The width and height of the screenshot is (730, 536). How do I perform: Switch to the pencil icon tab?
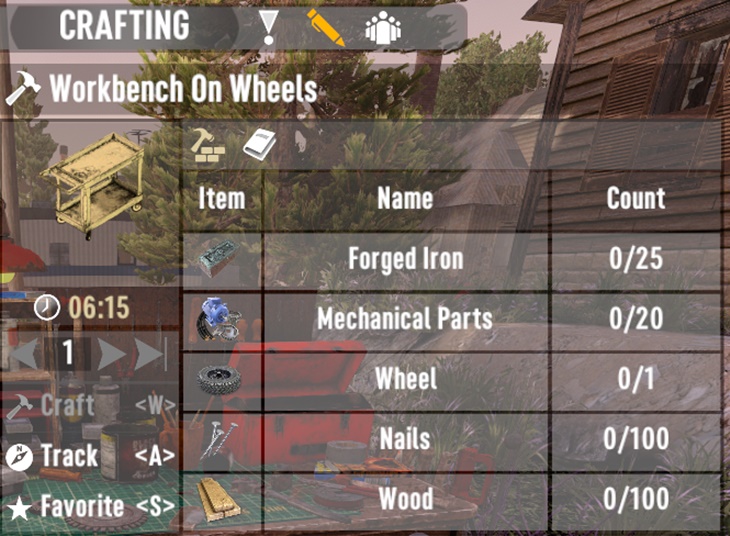(x=324, y=26)
